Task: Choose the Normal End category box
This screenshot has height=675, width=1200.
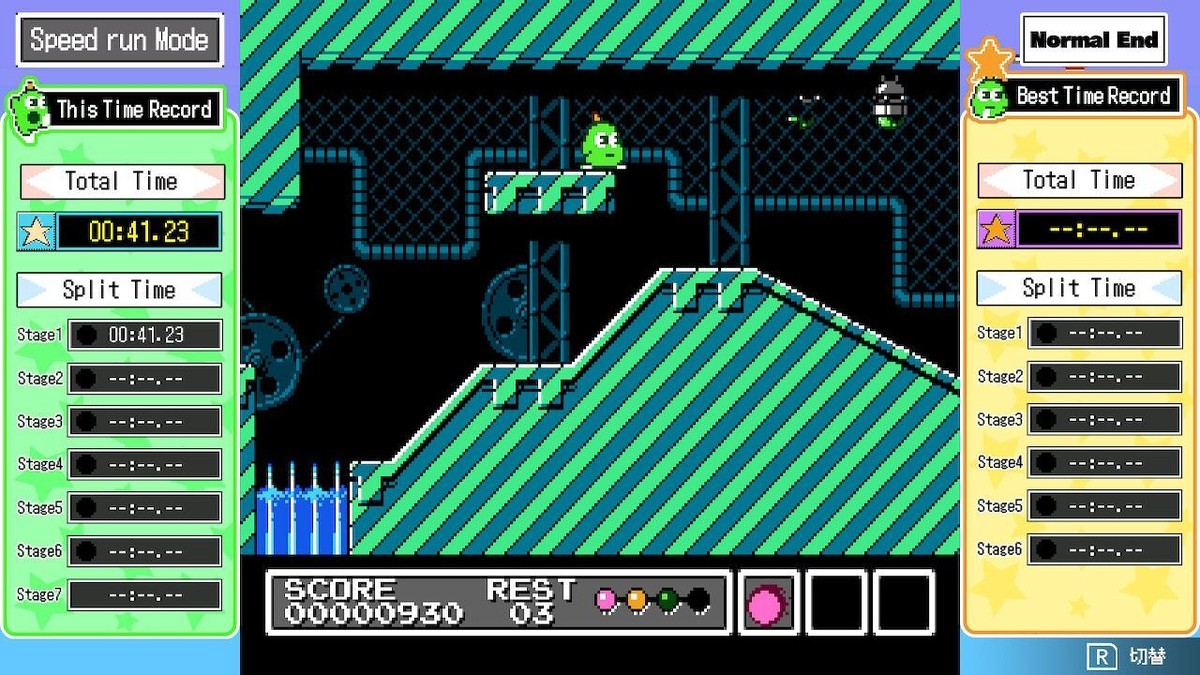Action: click(1093, 40)
